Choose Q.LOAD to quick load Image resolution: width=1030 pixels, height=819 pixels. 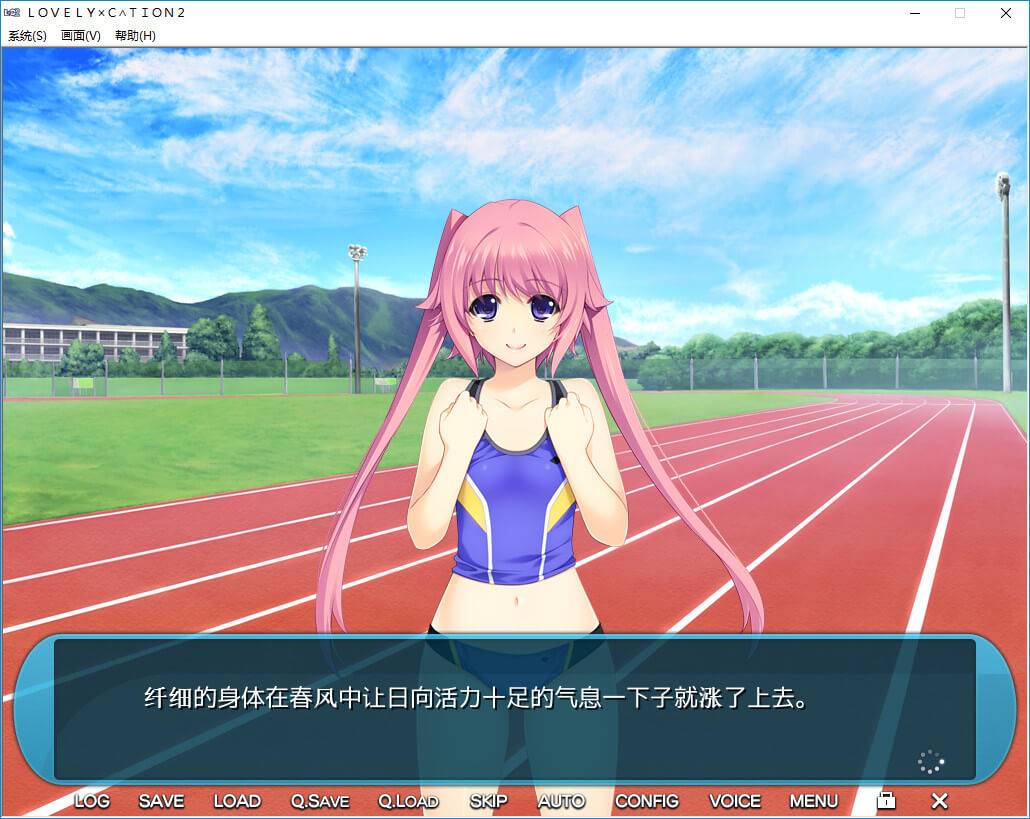pyautogui.click(x=408, y=801)
